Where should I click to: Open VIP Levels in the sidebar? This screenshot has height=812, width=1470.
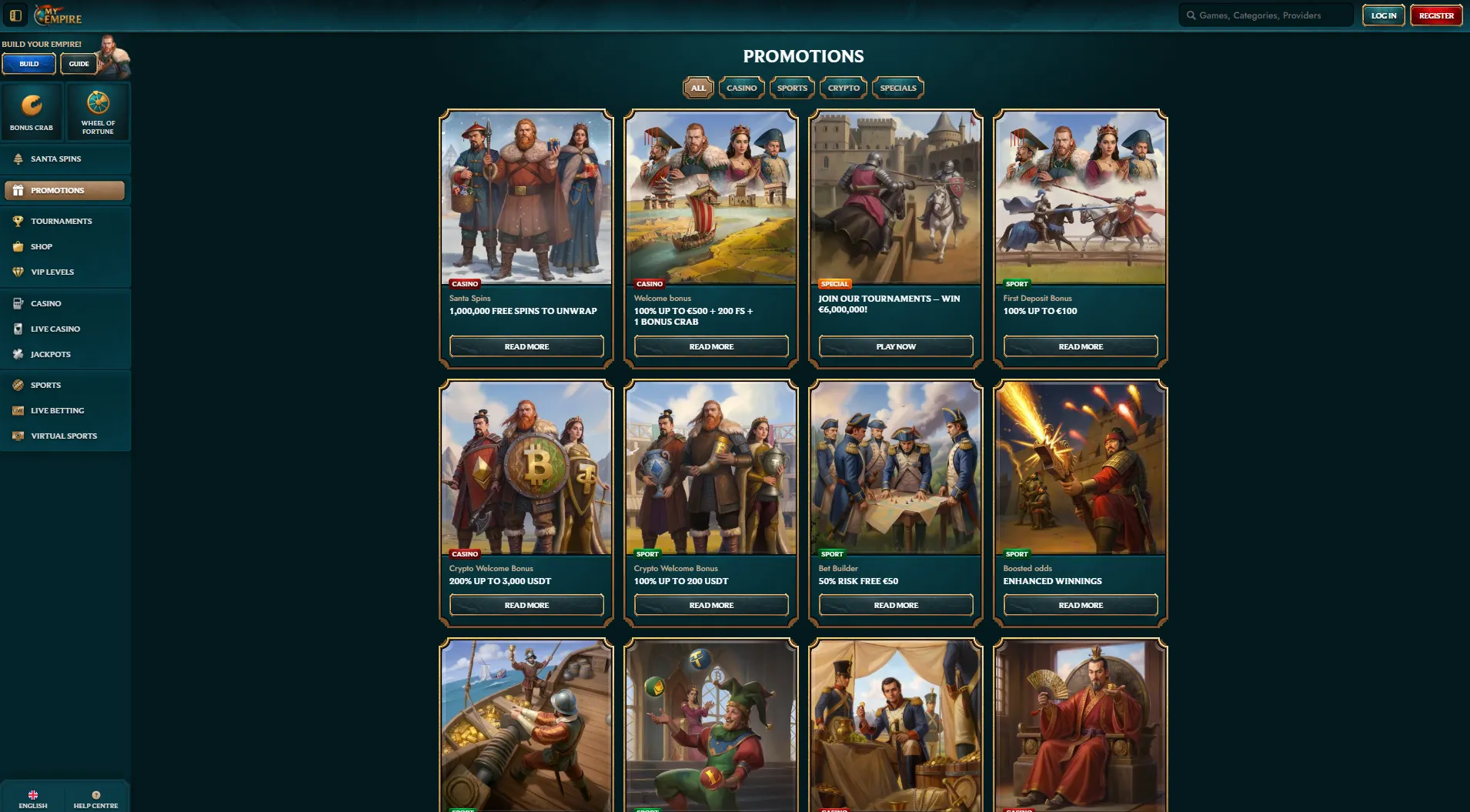pos(52,272)
